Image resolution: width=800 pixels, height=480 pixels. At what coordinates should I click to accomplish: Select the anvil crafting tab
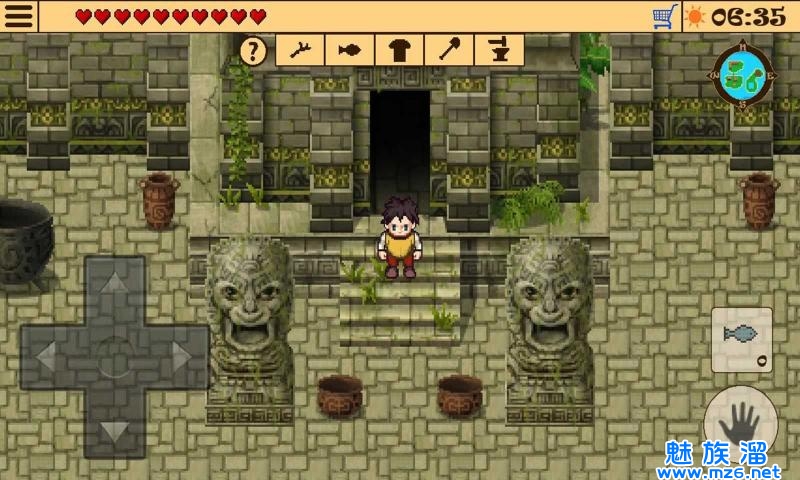tap(495, 50)
